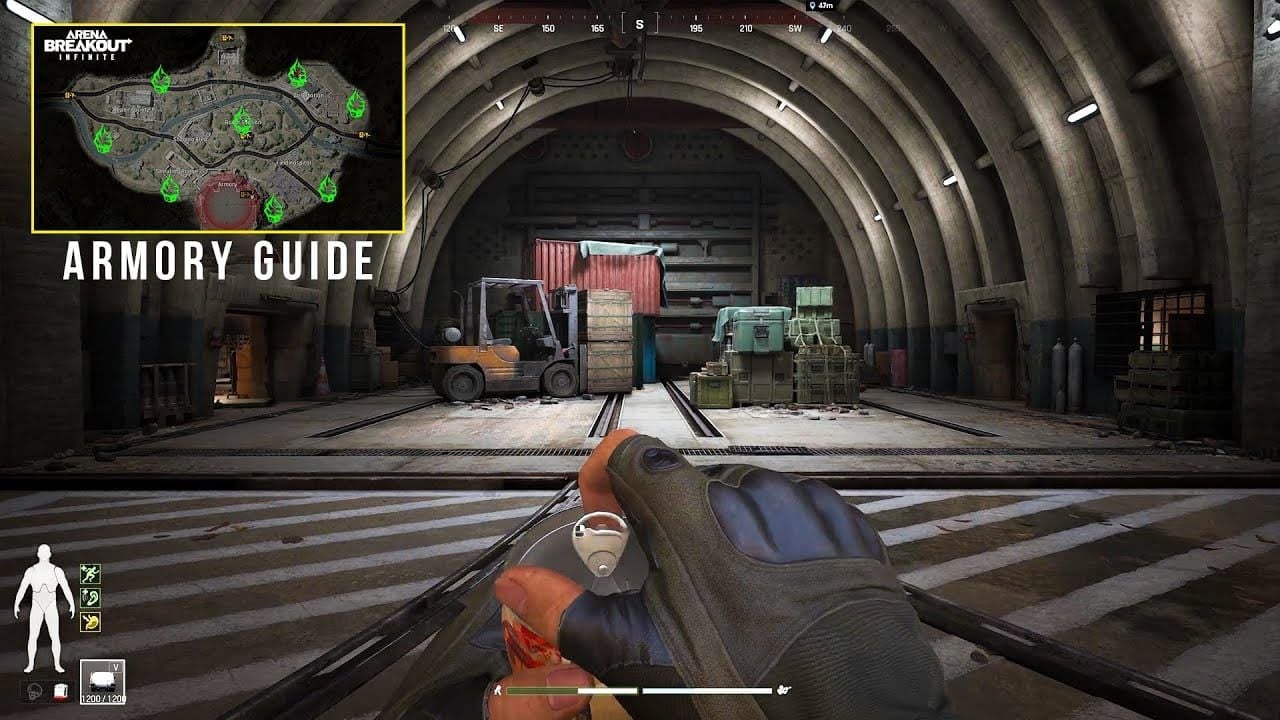The width and height of the screenshot is (1280, 720).
Task: Click the red Armory zone on the map
Action: coord(227,205)
